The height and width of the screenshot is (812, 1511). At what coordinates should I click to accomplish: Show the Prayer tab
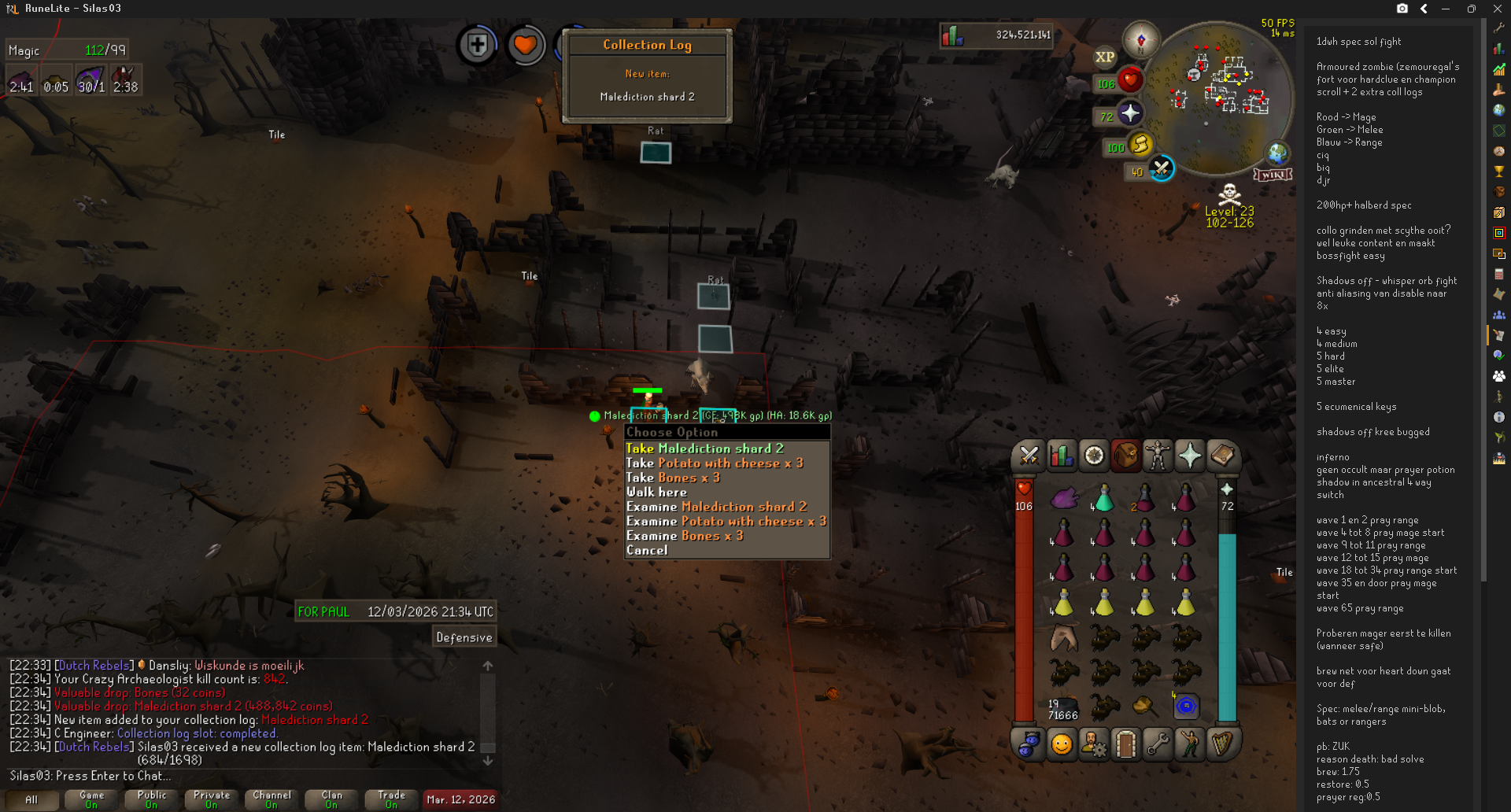click(x=1189, y=456)
